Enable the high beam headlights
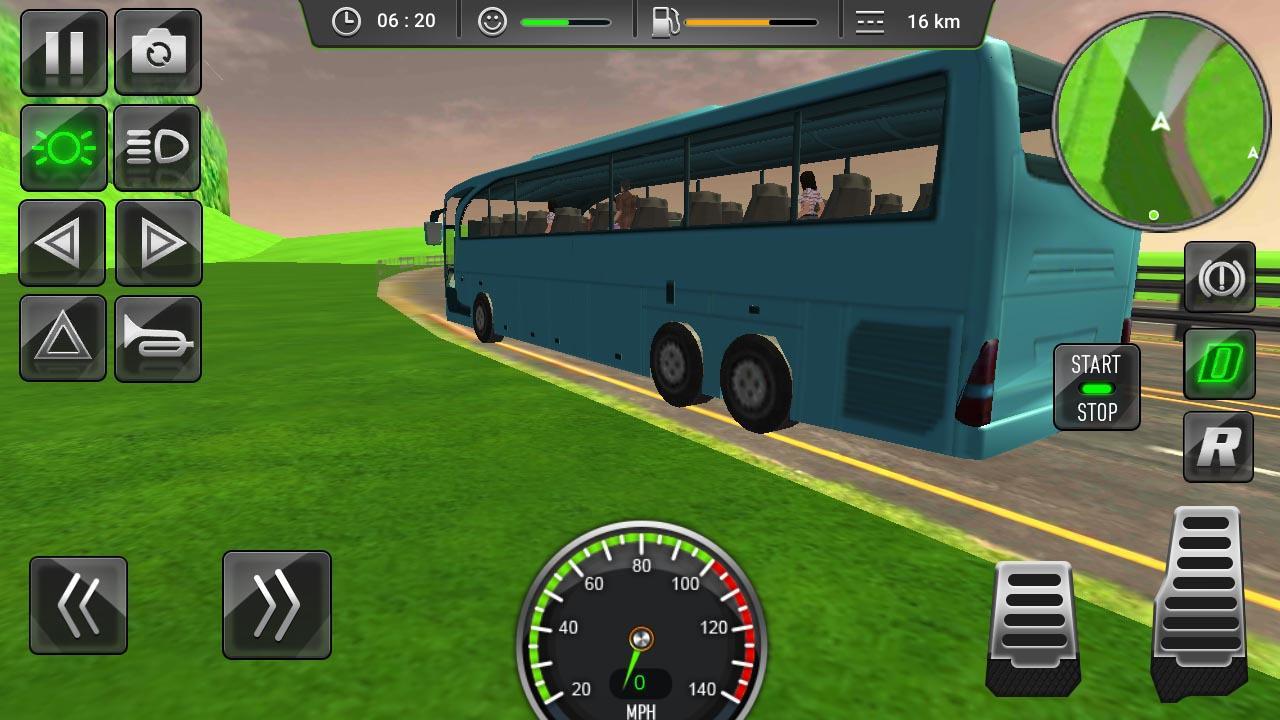 click(158, 148)
